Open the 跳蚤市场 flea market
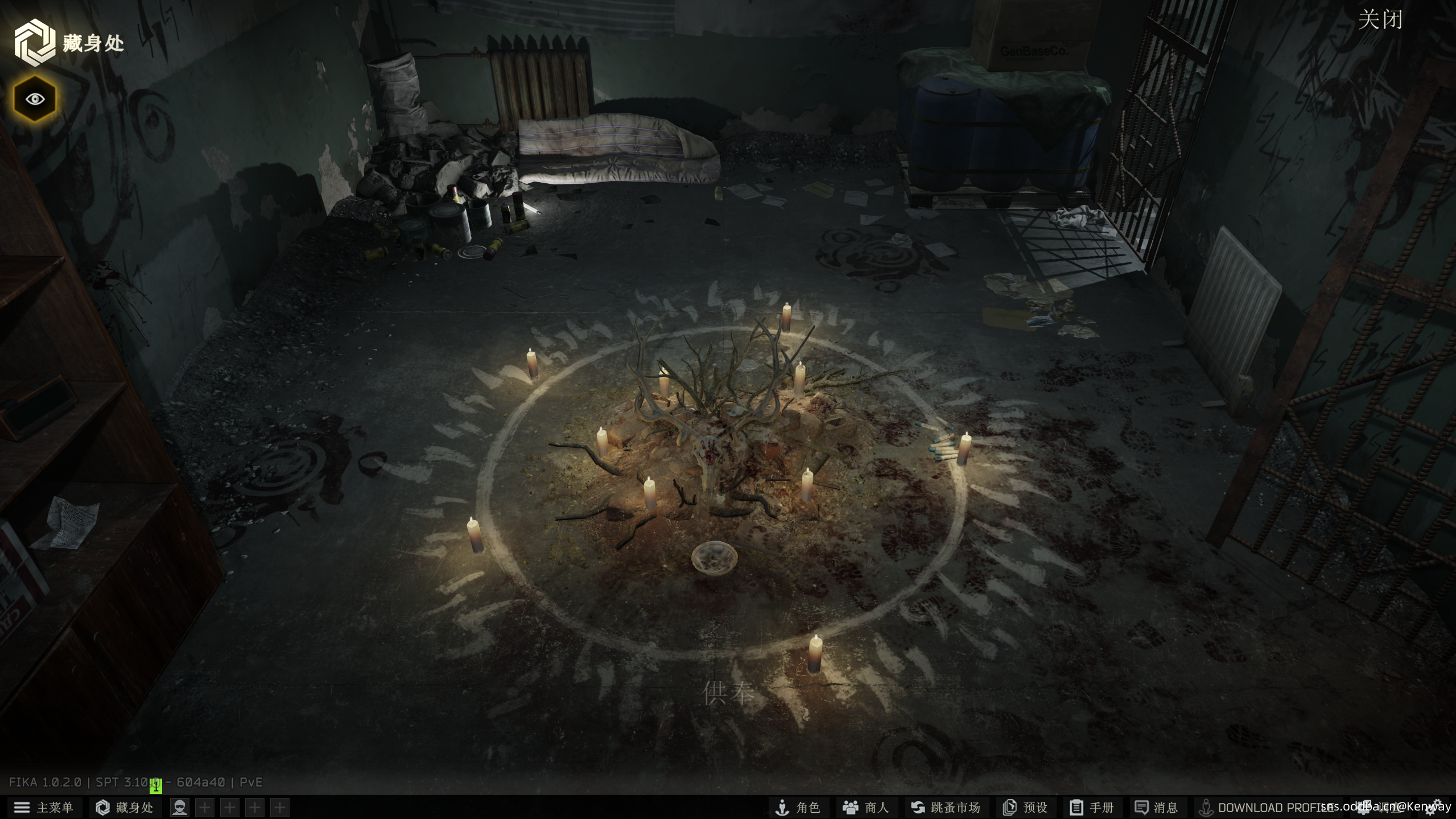This screenshot has height=819, width=1456. click(x=945, y=807)
